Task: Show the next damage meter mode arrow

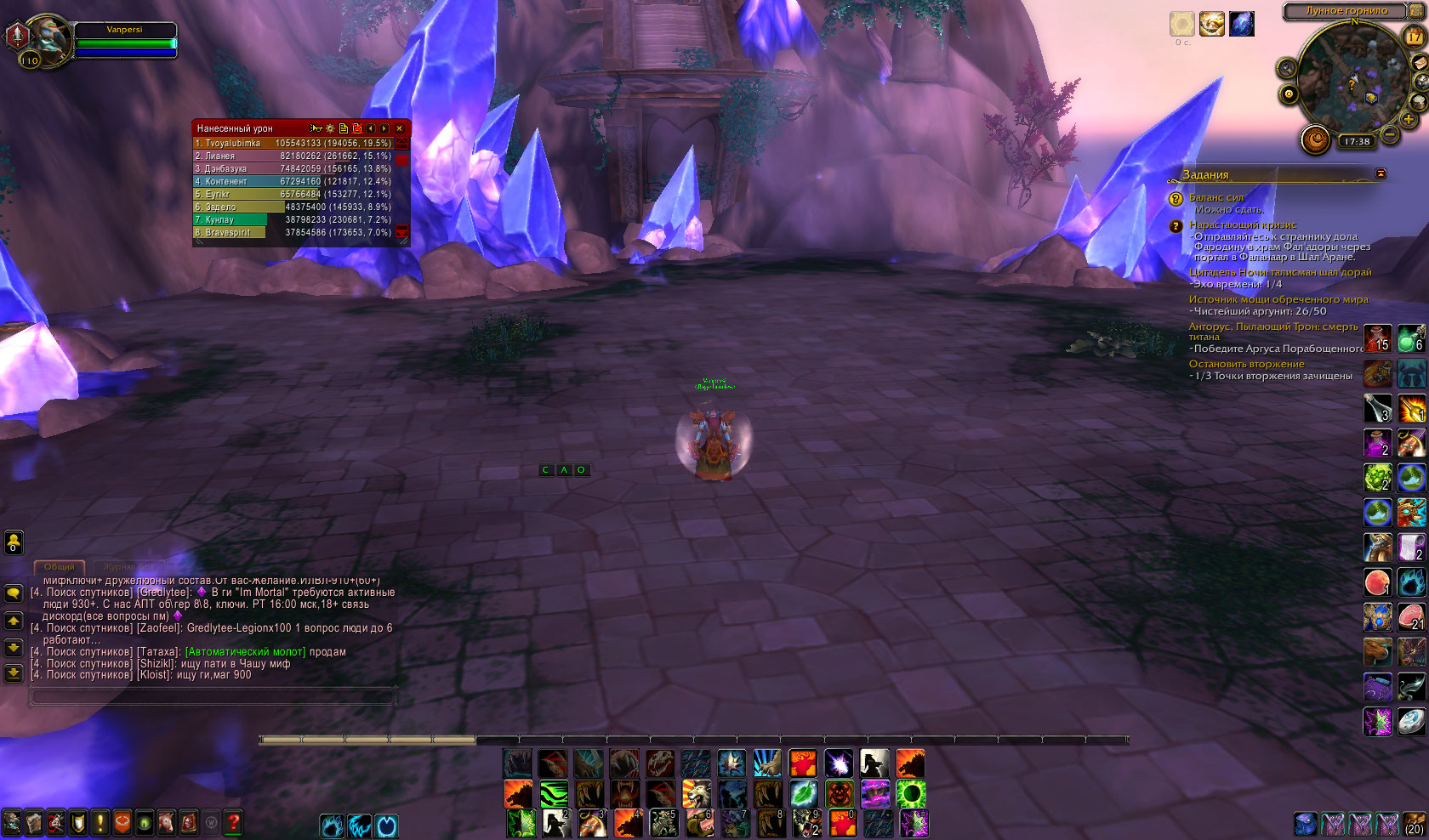Action: pyautogui.click(x=384, y=128)
